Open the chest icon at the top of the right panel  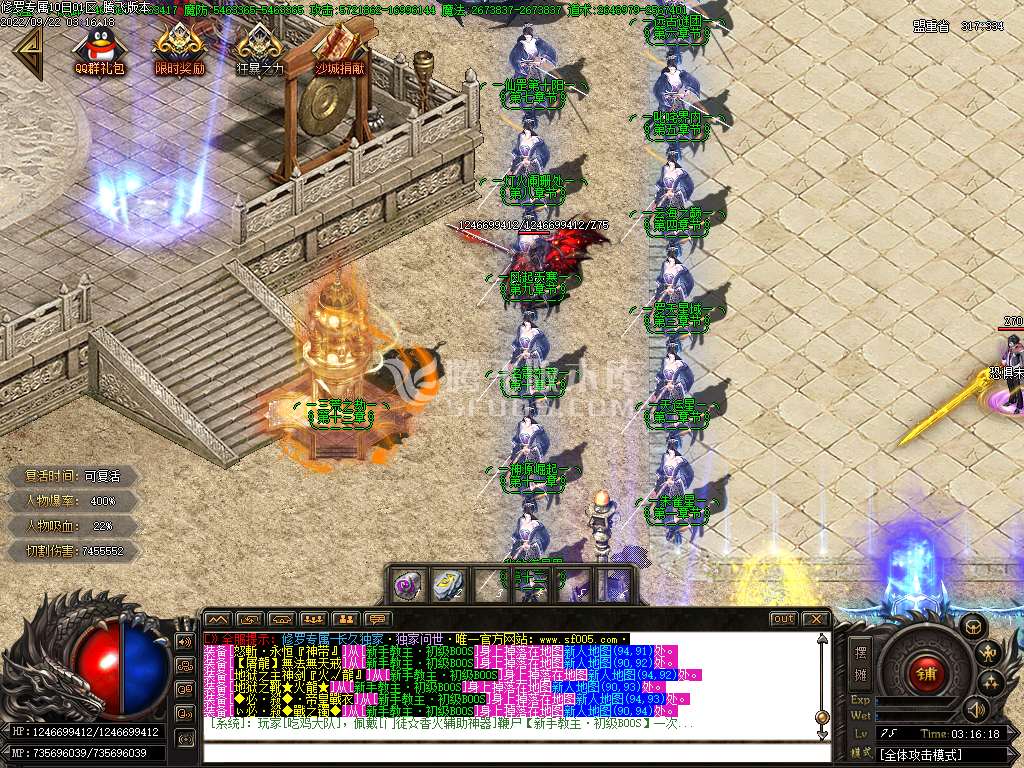coord(972,627)
